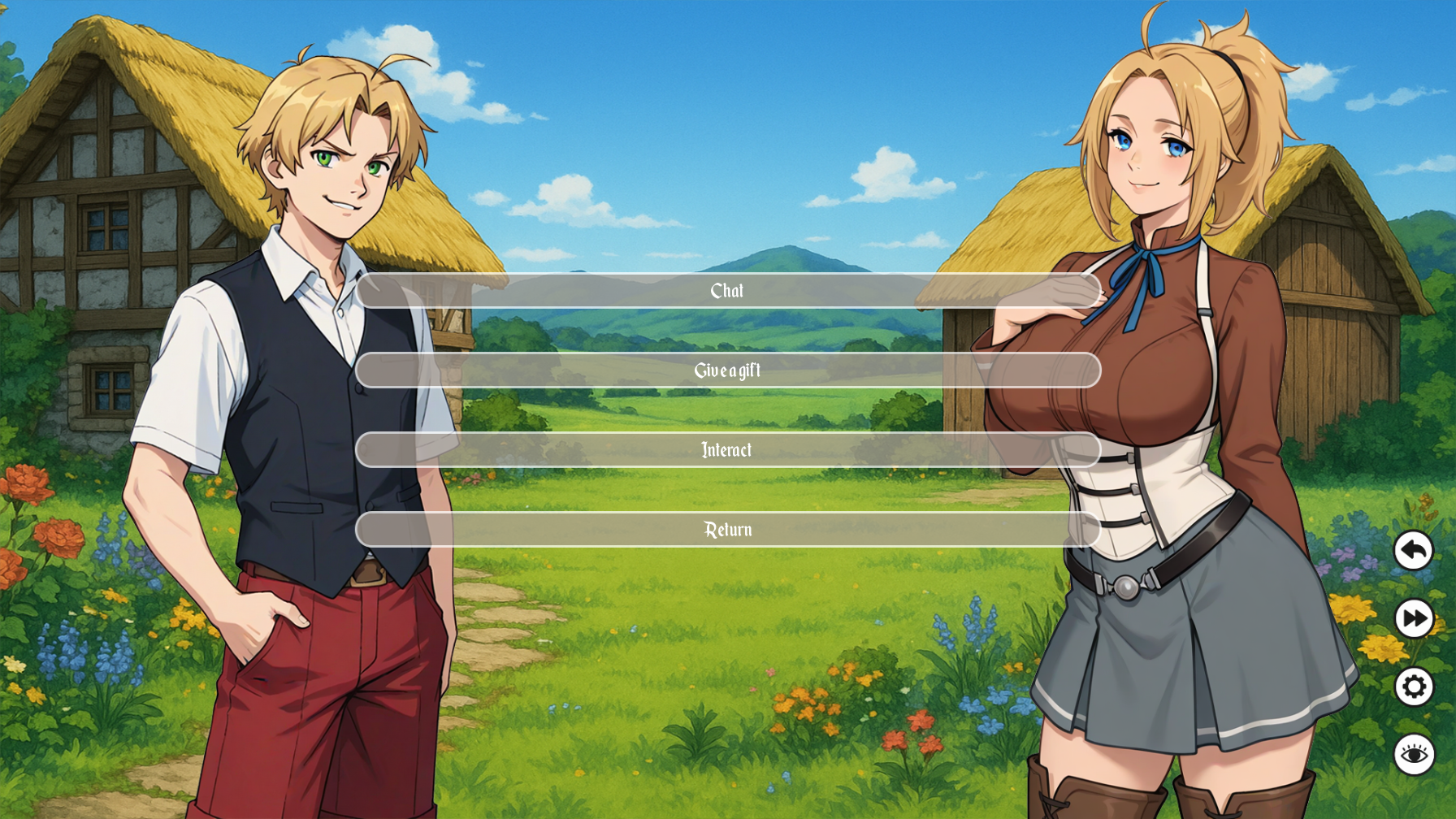This screenshot has width=1456, height=819.
Task: Start chatting with the villager
Action: (727, 291)
